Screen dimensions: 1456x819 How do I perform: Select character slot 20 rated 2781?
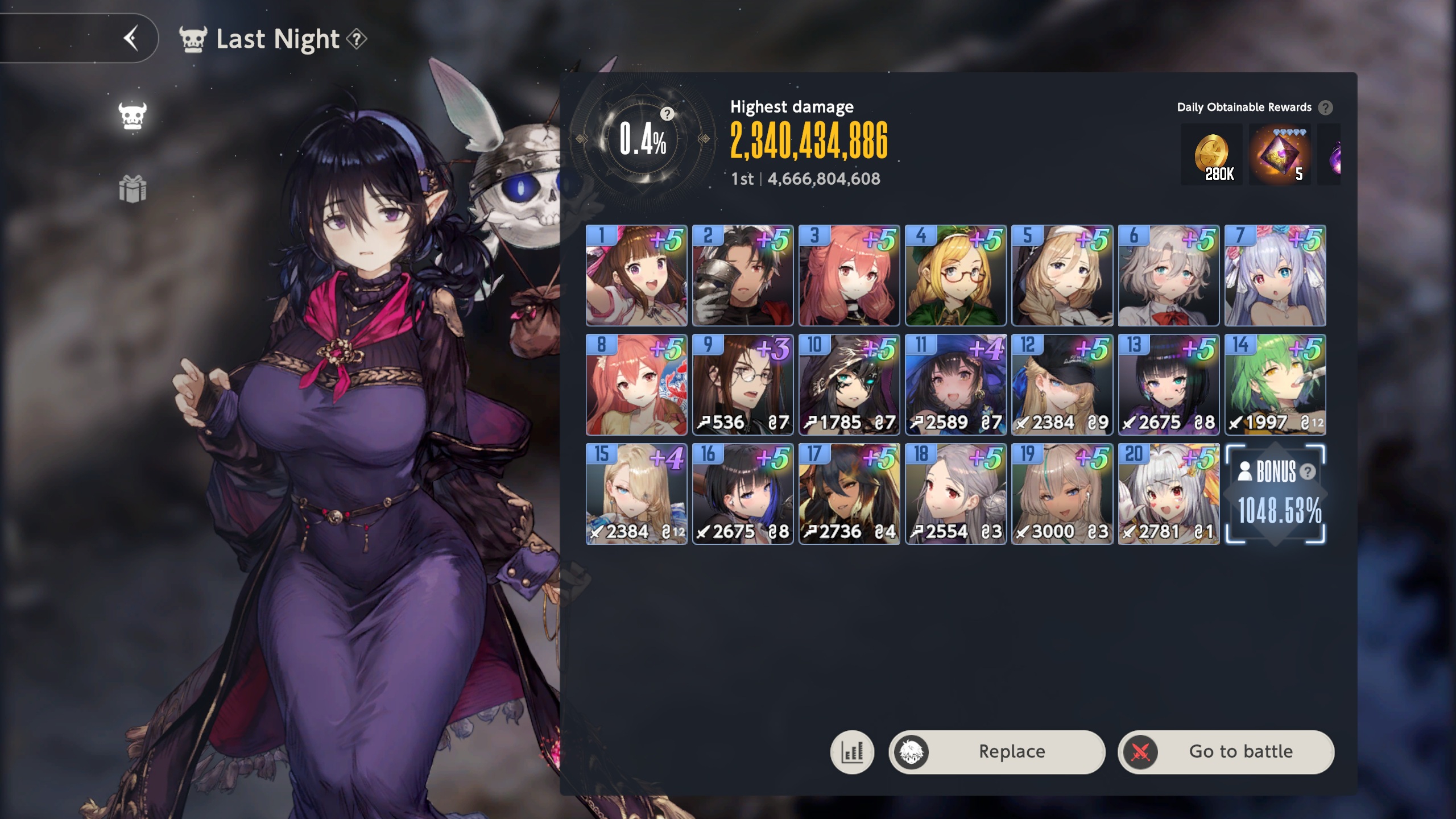pyautogui.click(x=1168, y=494)
